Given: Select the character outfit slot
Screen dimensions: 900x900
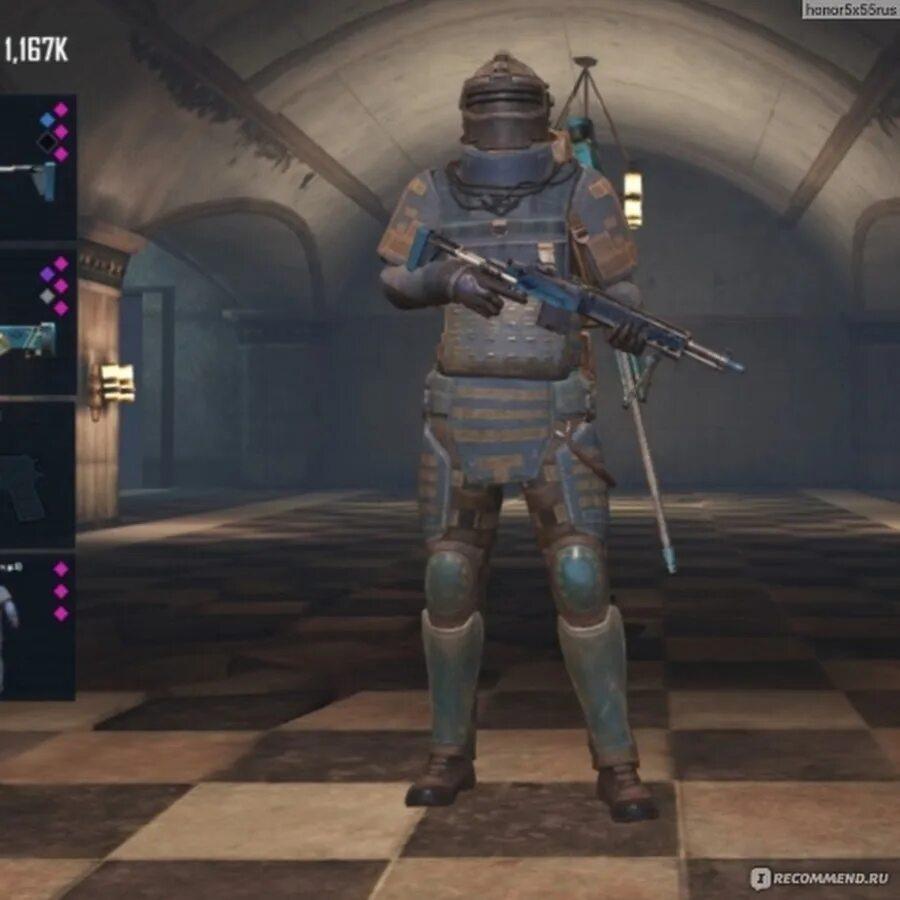Looking at the screenshot, I should (x=35, y=625).
